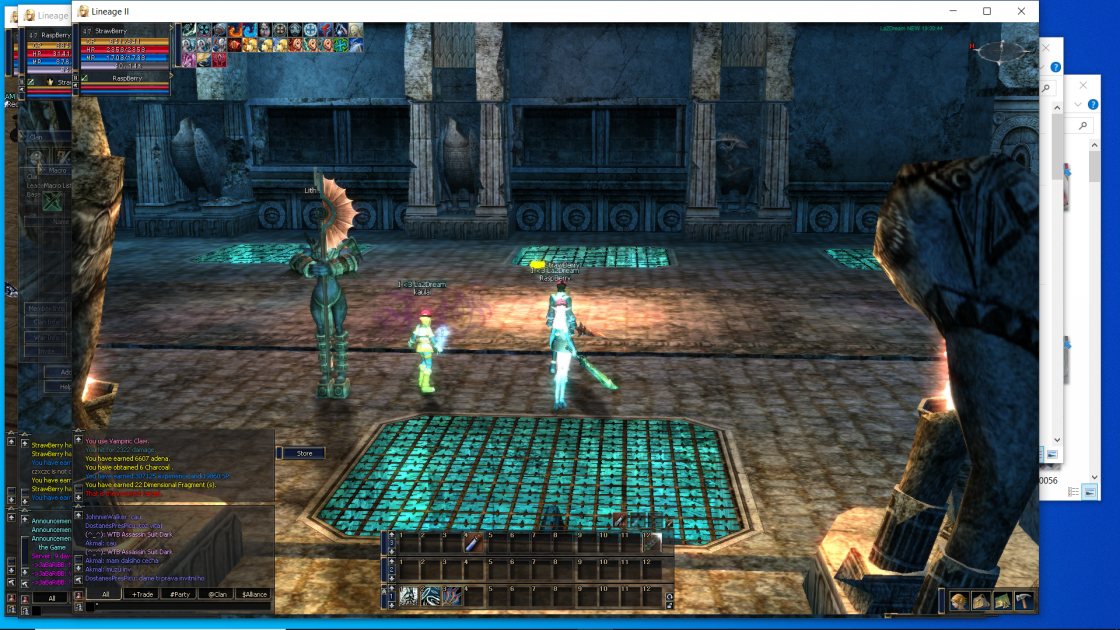The height and width of the screenshot is (630, 1120).
Task: Click the hammer icon in the menu bar
Action: pos(1024,600)
